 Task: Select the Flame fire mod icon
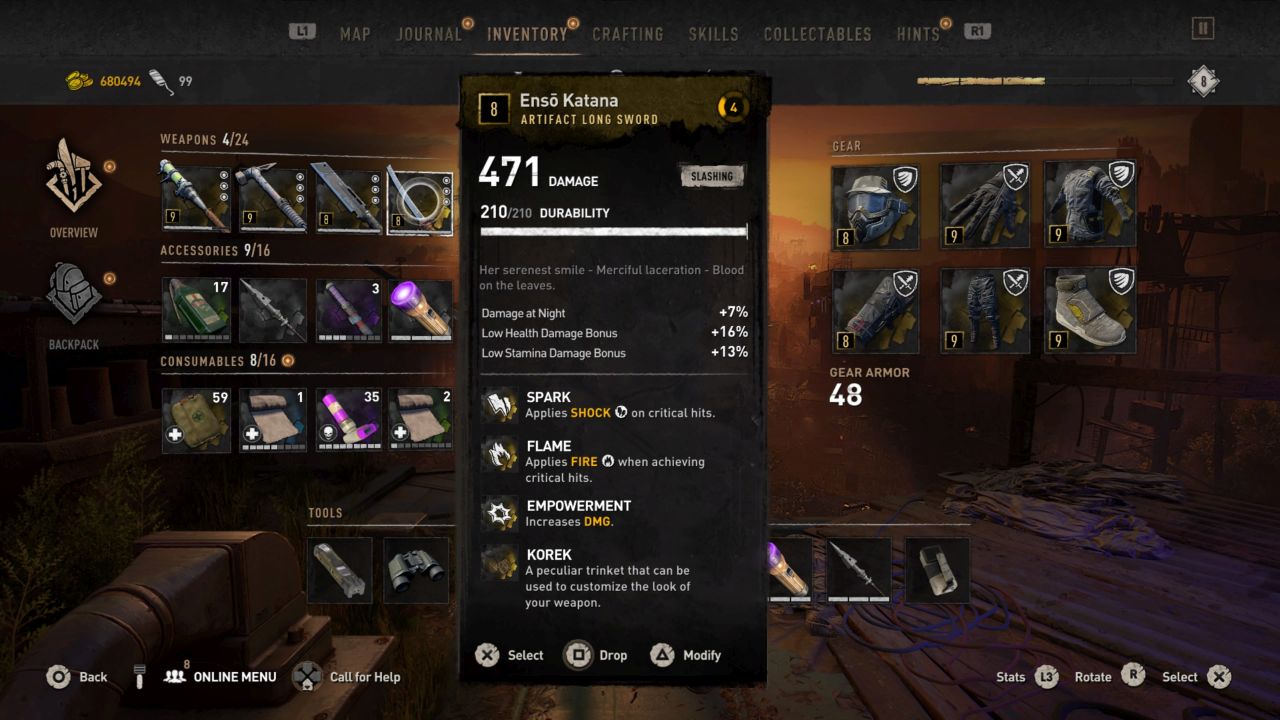tap(500, 453)
